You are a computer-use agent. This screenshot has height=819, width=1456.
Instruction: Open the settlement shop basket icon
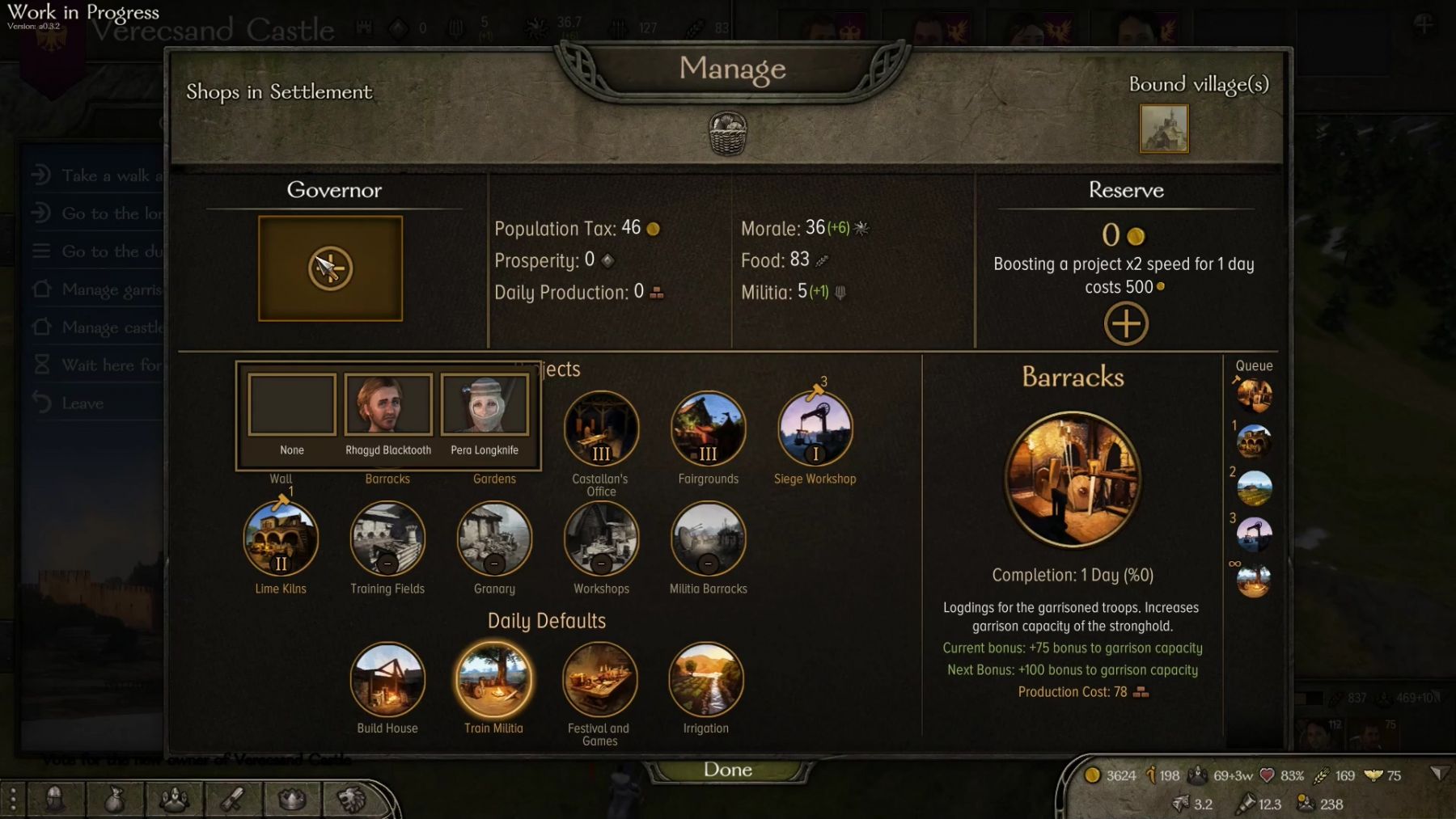coord(727,133)
